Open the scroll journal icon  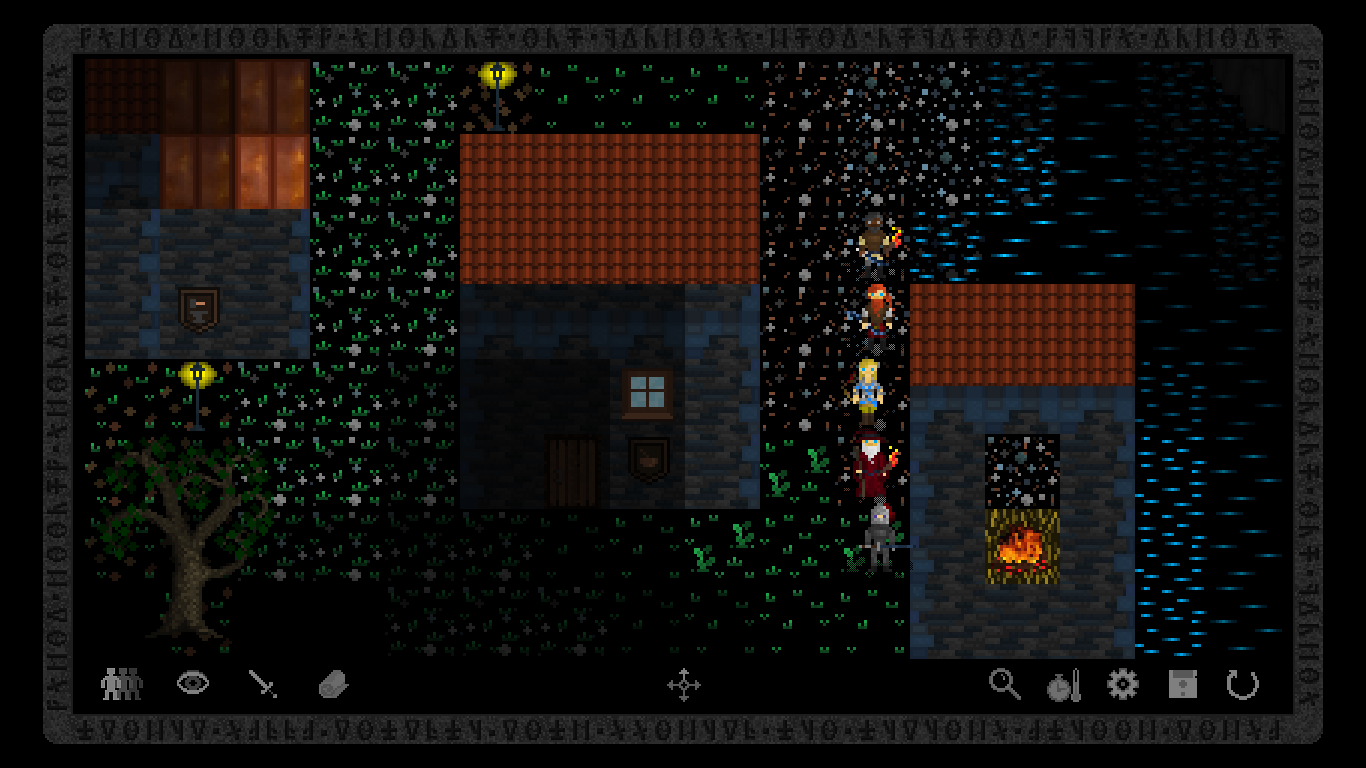point(334,683)
